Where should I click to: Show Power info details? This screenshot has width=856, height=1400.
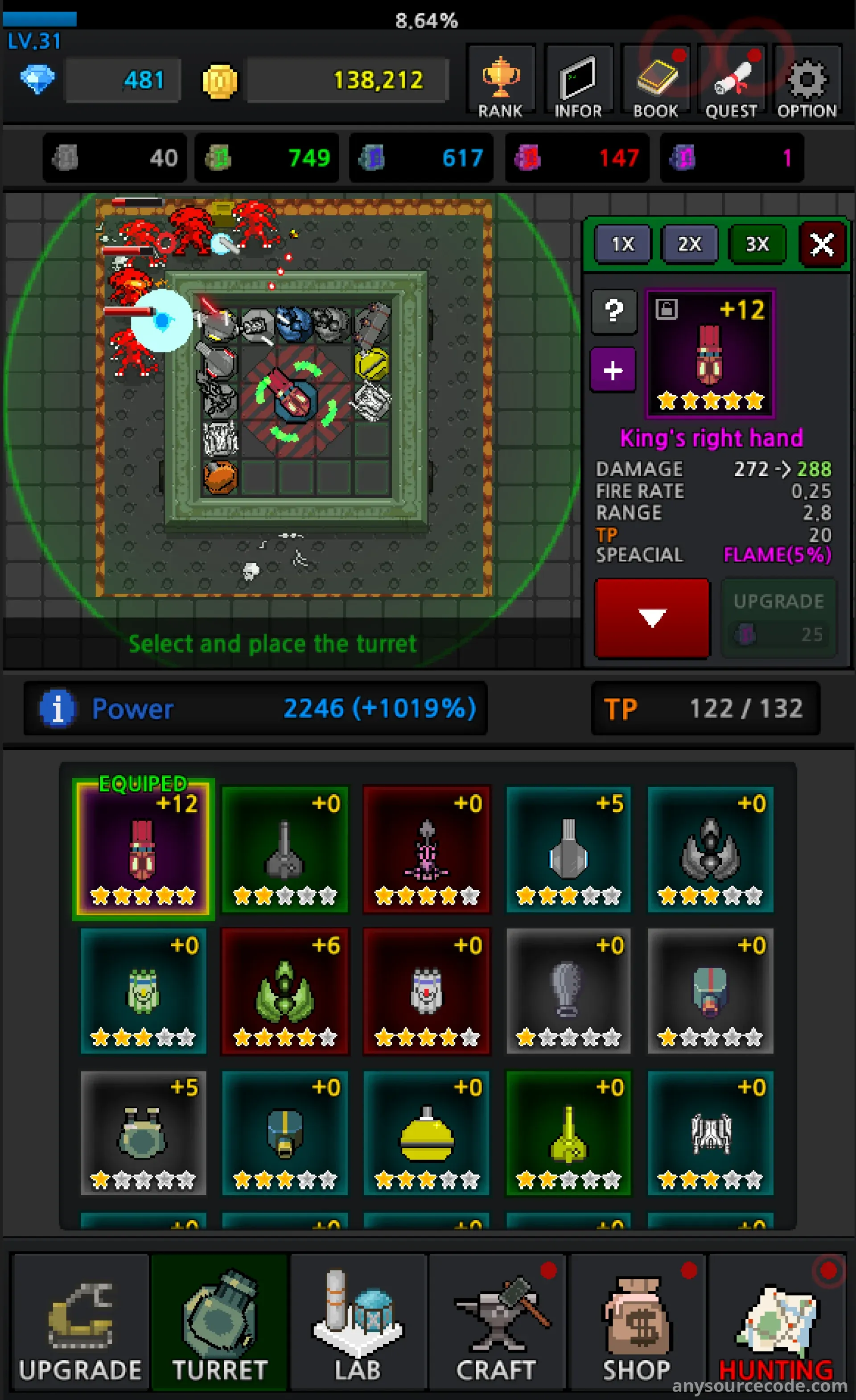pyautogui.click(x=58, y=709)
